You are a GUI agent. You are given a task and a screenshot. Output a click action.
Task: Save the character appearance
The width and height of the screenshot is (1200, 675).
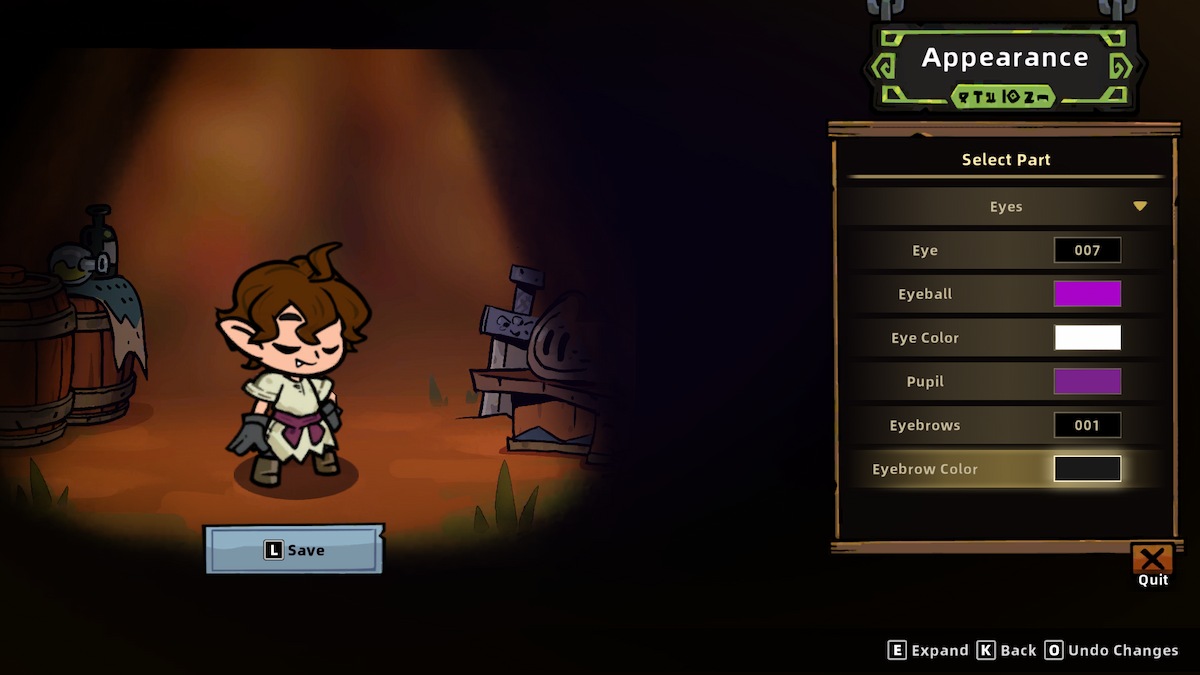pyautogui.click(x=294, y=550)
